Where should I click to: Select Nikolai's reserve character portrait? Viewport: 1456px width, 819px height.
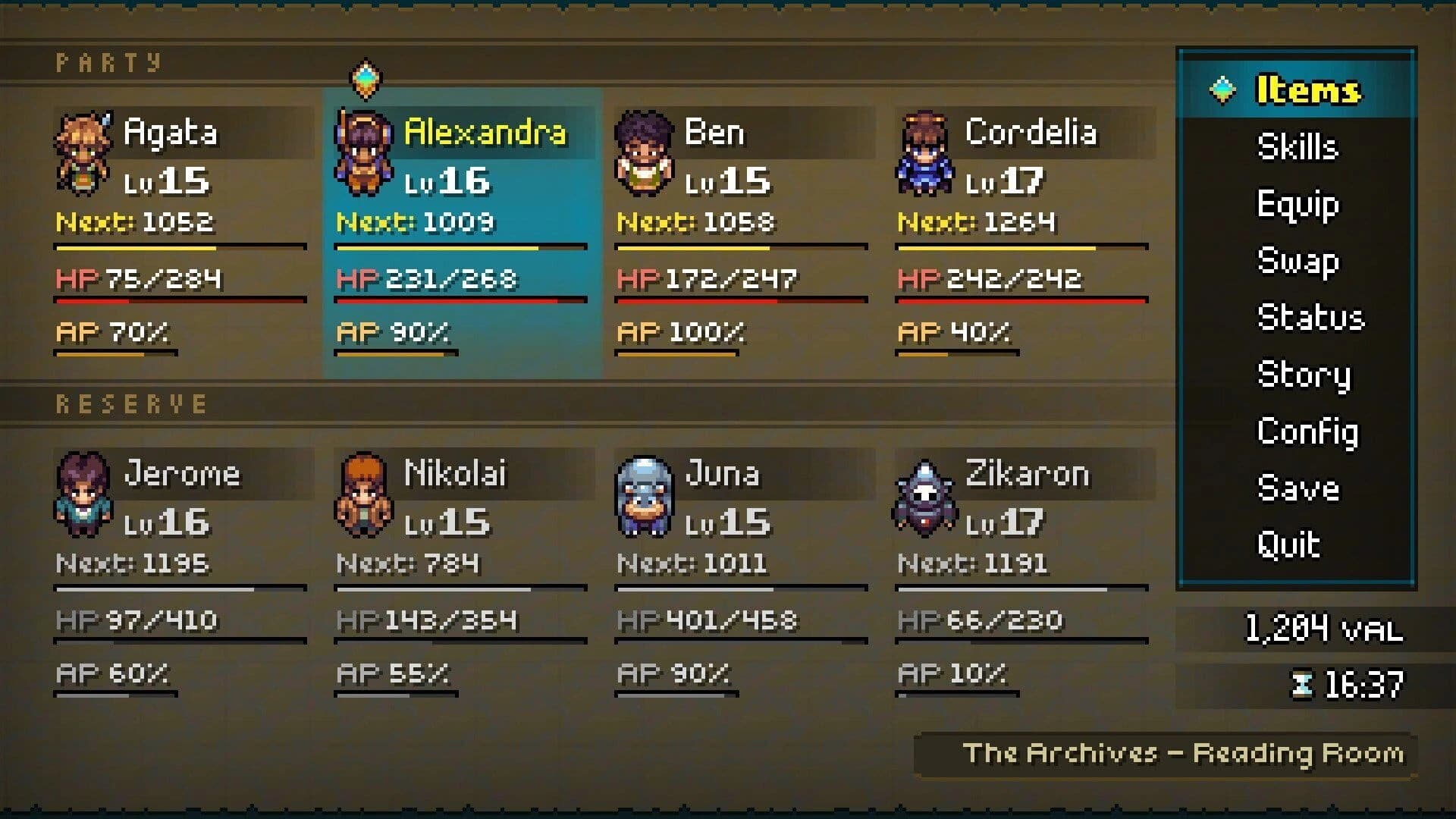point(364,493)
